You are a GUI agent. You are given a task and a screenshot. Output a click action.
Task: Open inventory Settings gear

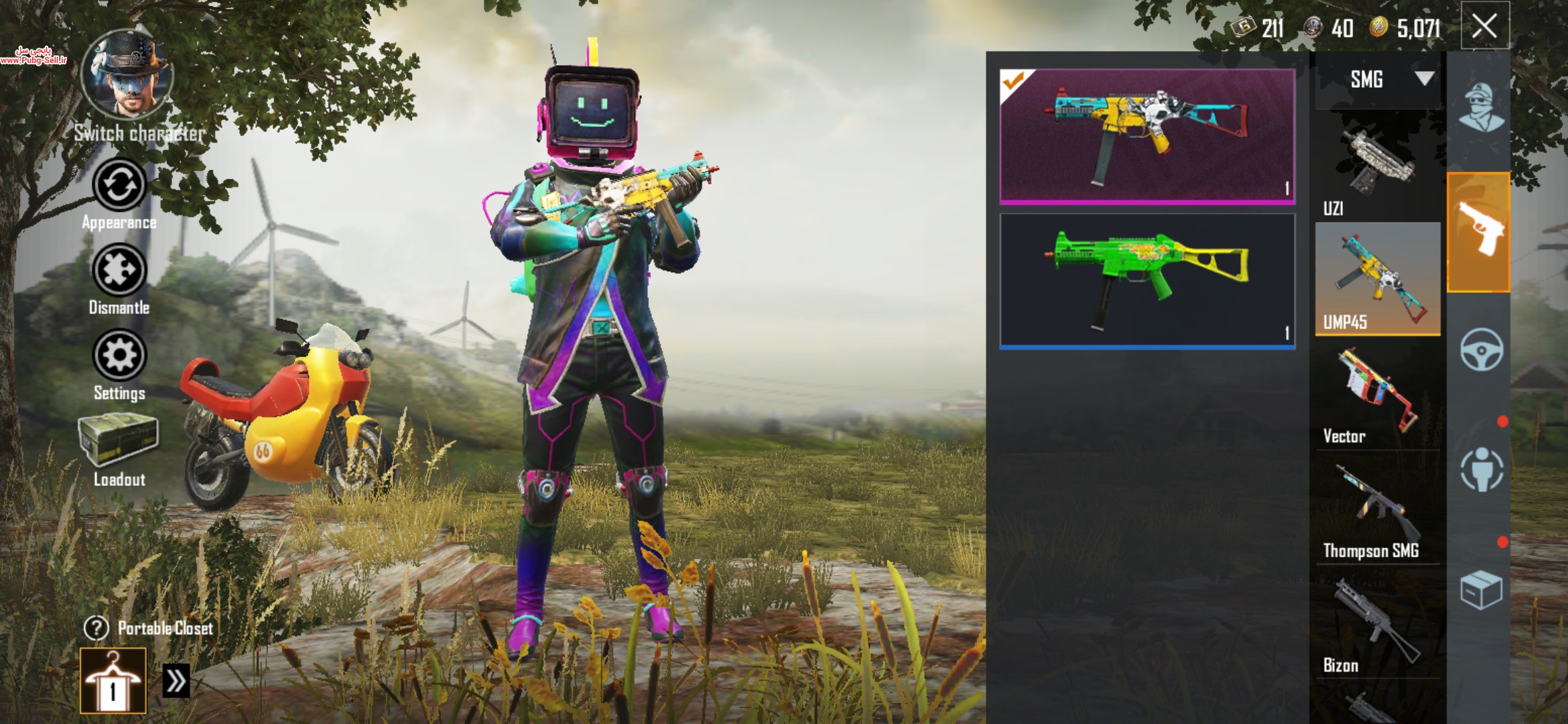point(119,355)
